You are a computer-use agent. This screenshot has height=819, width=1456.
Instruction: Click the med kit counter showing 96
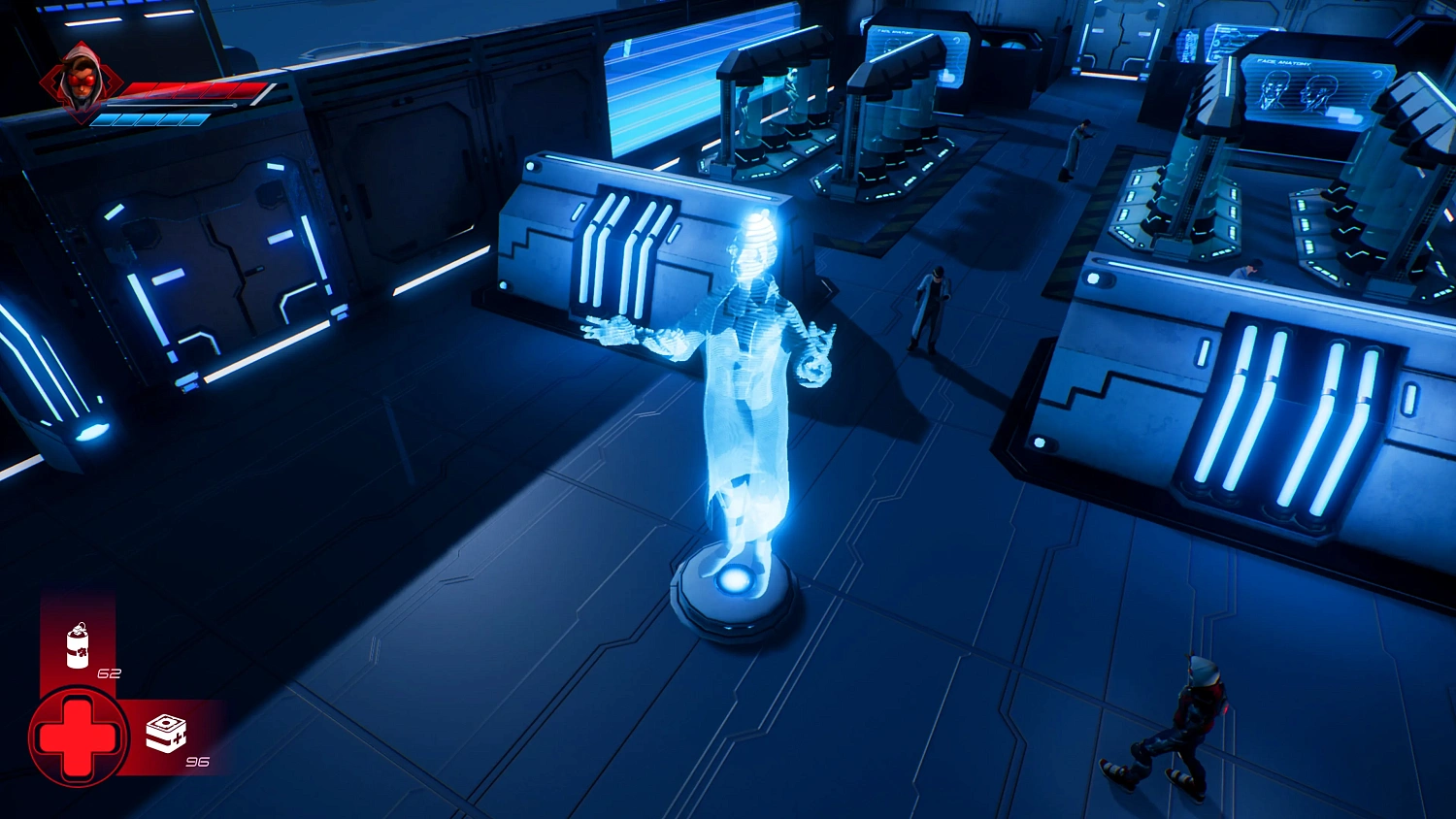point(198,762)
